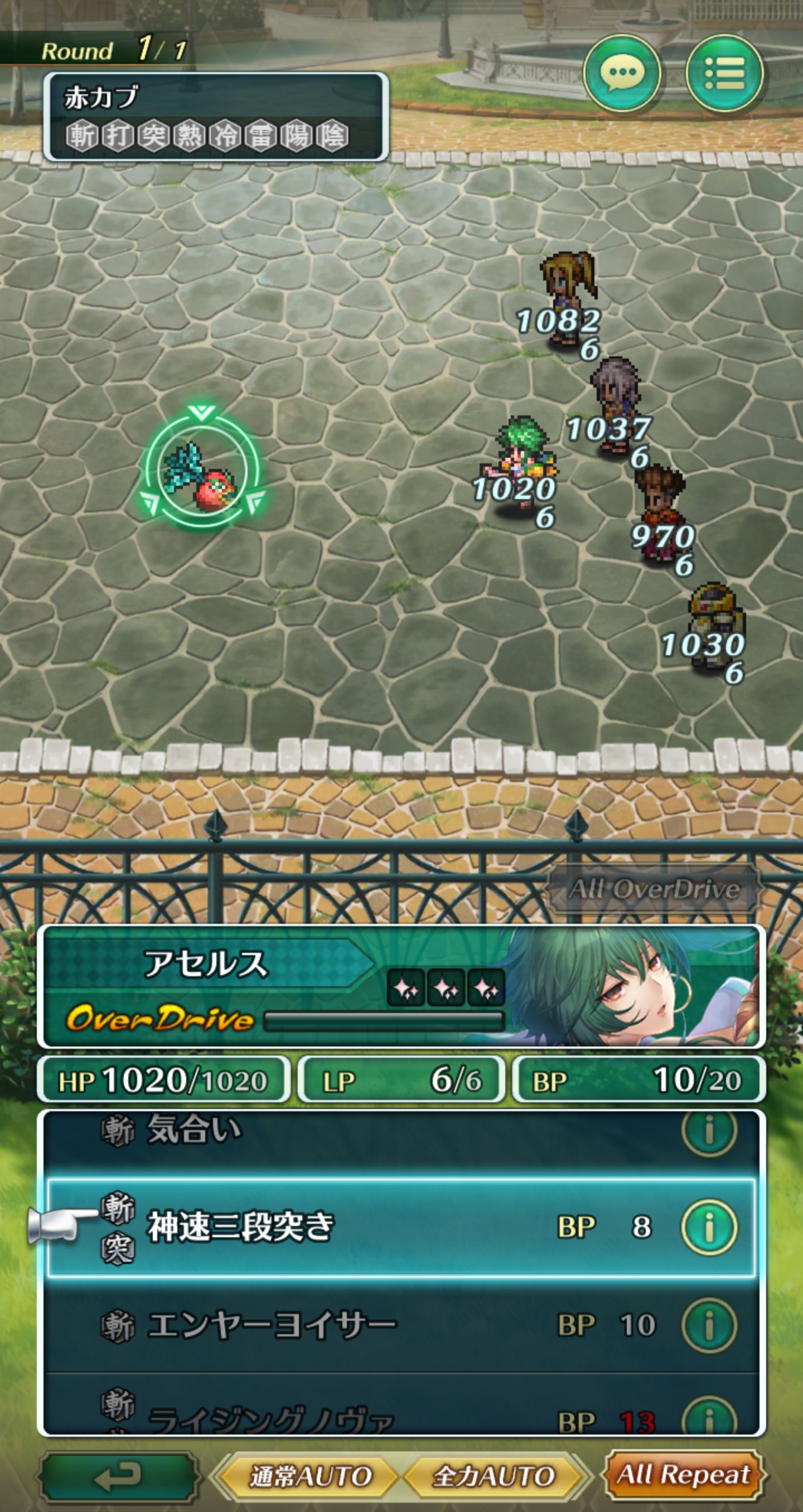Trigger the All OverDrive button
The image size is (803, 1512).
pyautogui.click(x=654, y=889)
